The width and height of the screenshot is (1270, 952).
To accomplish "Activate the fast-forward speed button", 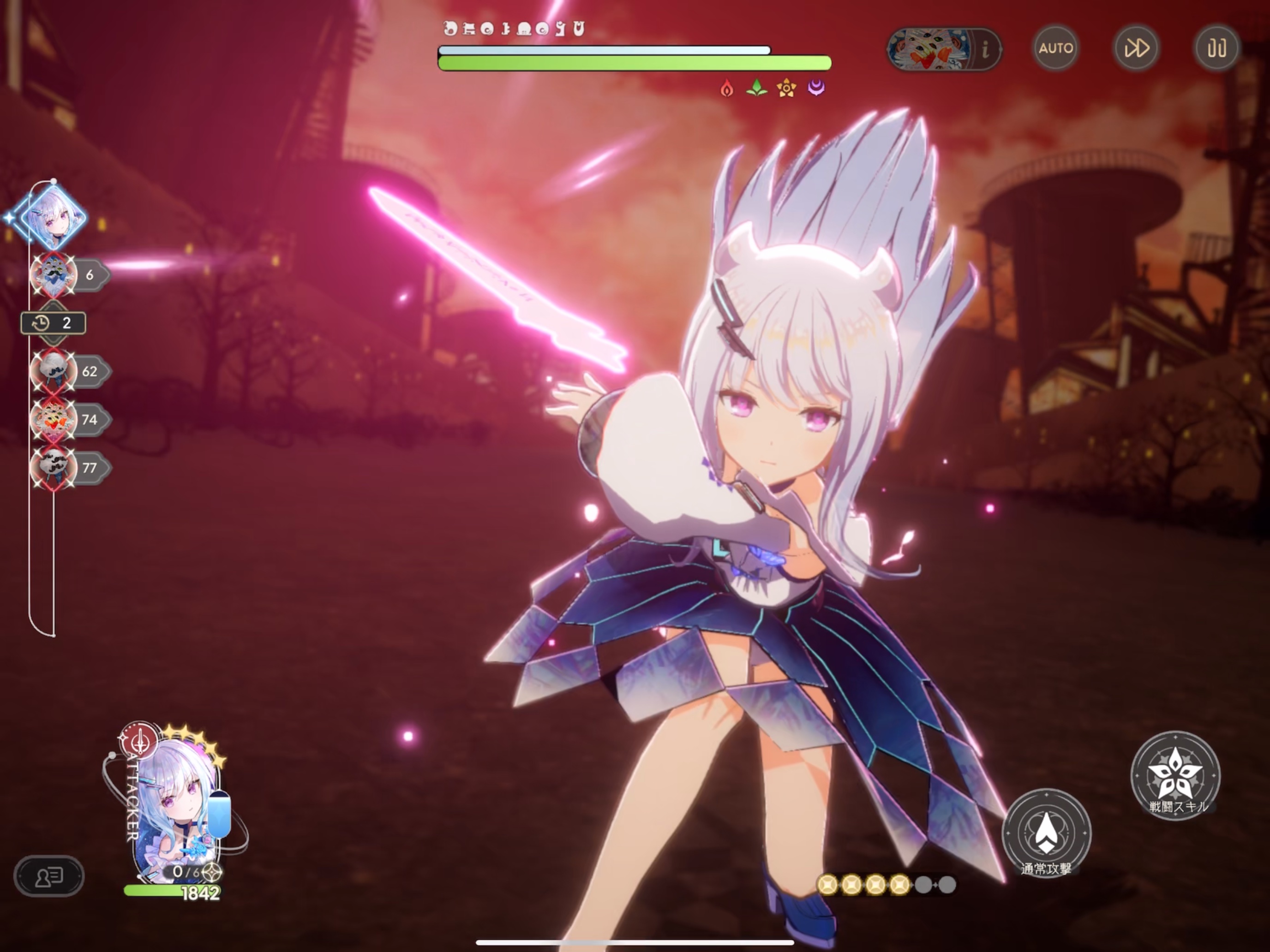I will point(1136,48).
